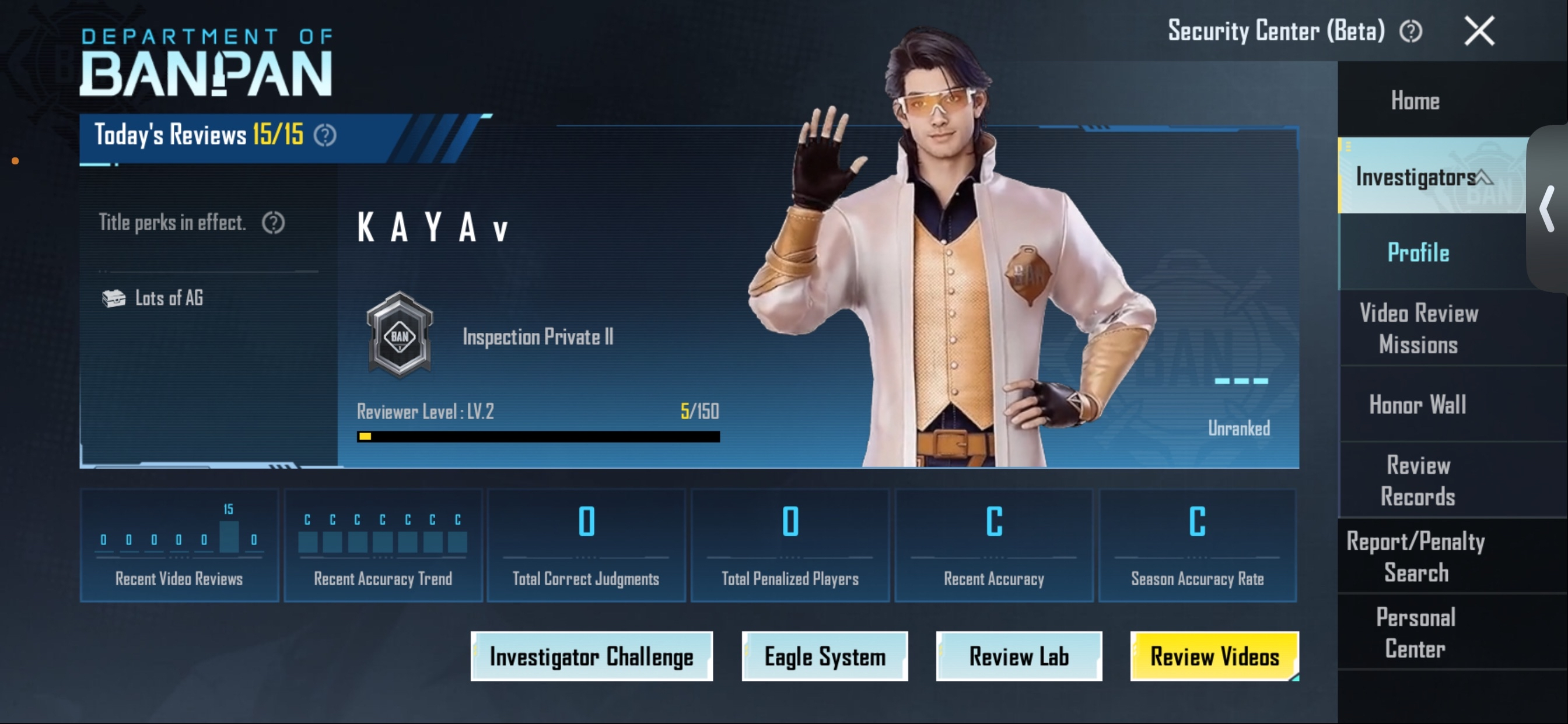Select the Profile tab
This screenshot has width=1568, height=724.
1418,252
